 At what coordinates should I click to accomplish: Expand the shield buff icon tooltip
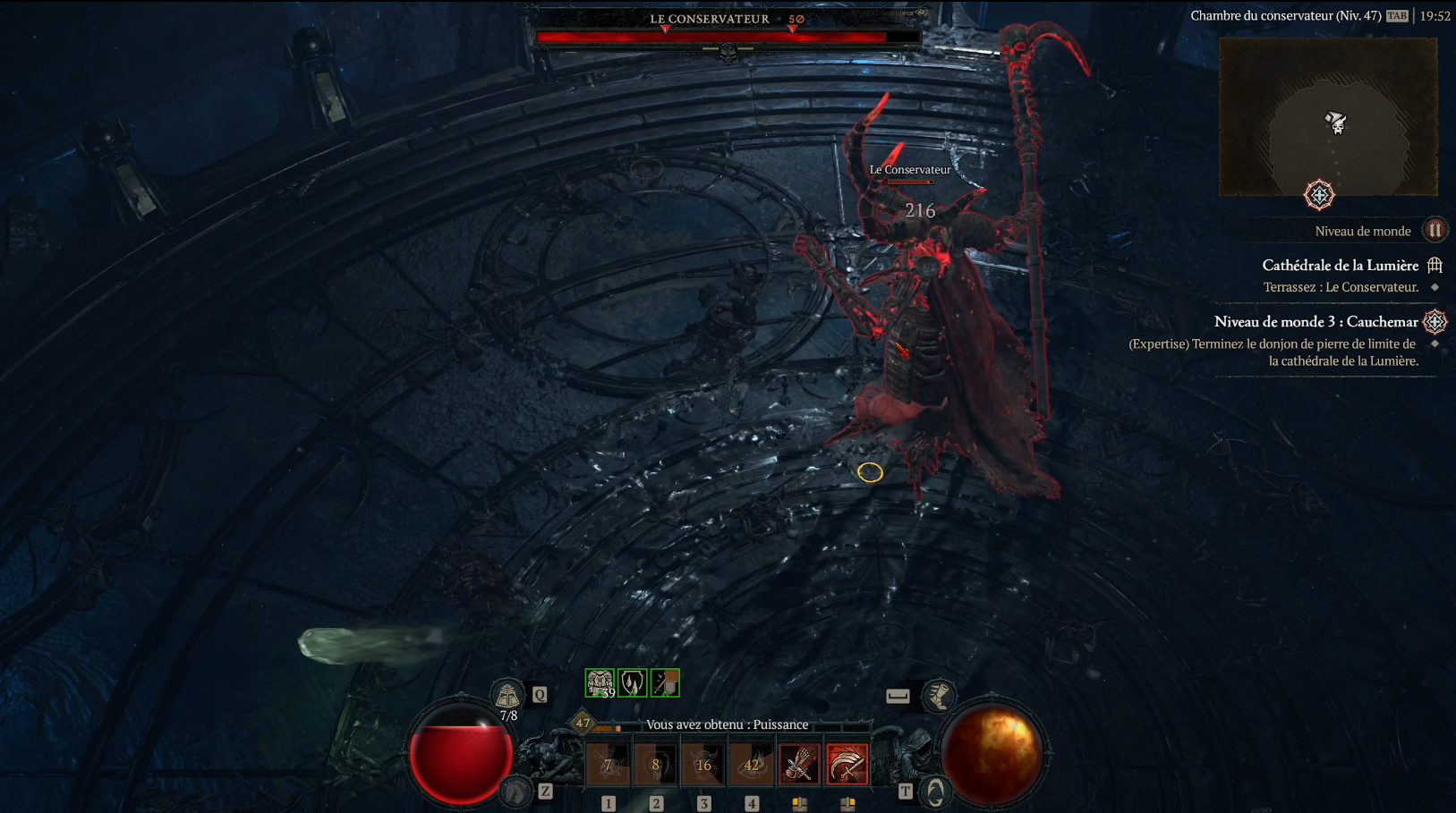[x=632, y=682]
